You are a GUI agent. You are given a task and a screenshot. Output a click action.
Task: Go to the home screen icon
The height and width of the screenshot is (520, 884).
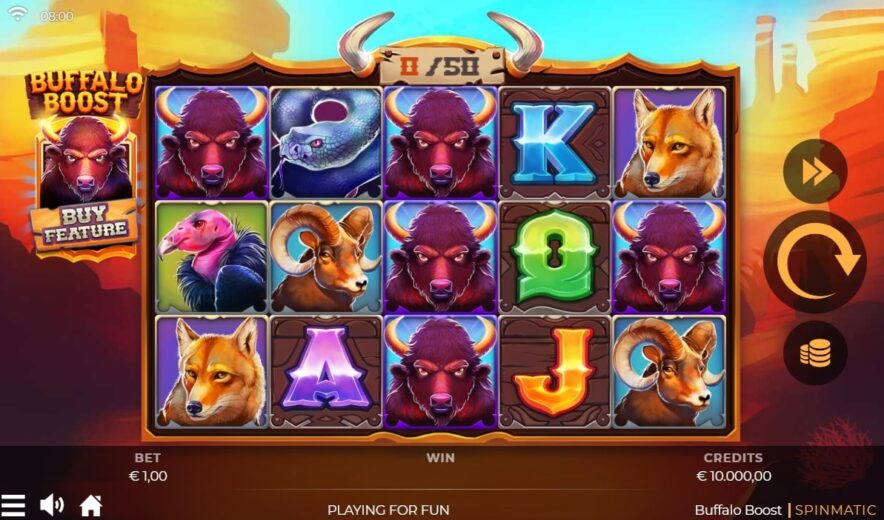point(91,505)
